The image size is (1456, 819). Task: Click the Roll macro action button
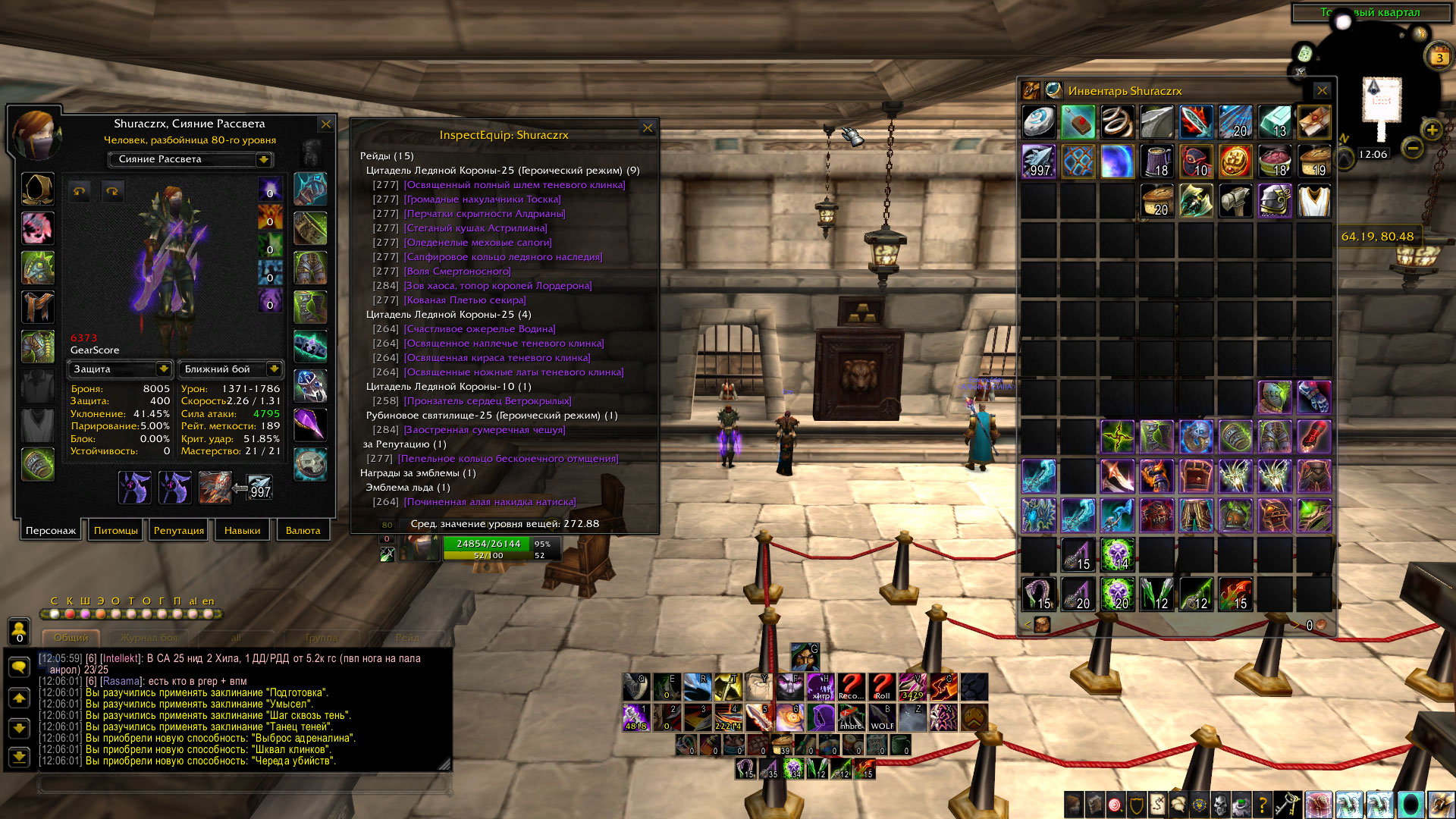tap(882, 686)
